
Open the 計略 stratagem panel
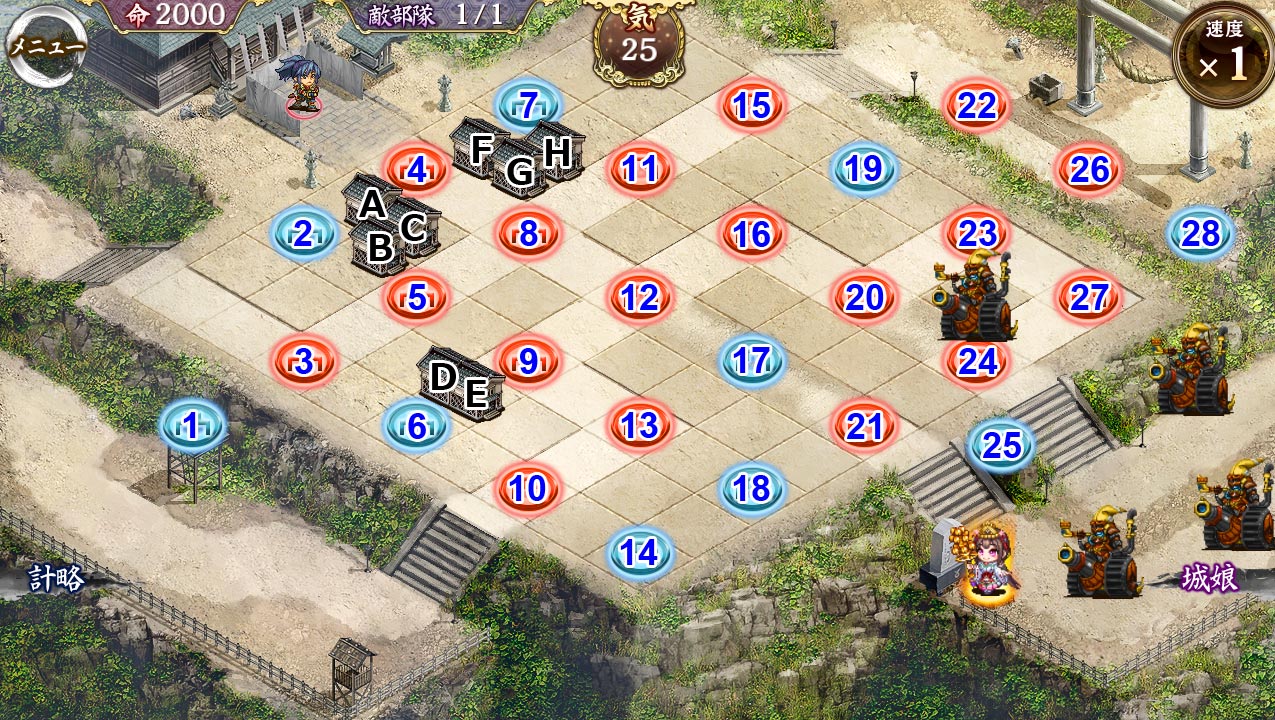pyautogui.click(x=56, y=579)
